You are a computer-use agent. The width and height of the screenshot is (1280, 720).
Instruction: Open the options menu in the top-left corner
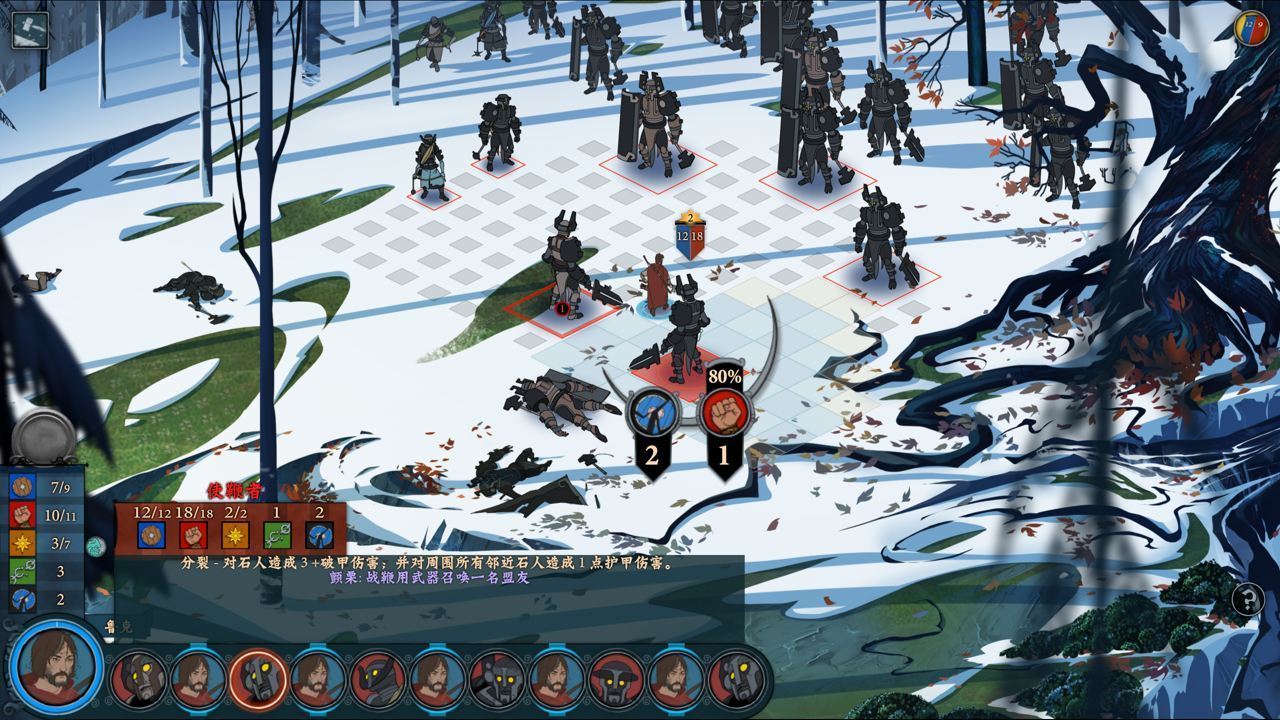click(30, 30)
